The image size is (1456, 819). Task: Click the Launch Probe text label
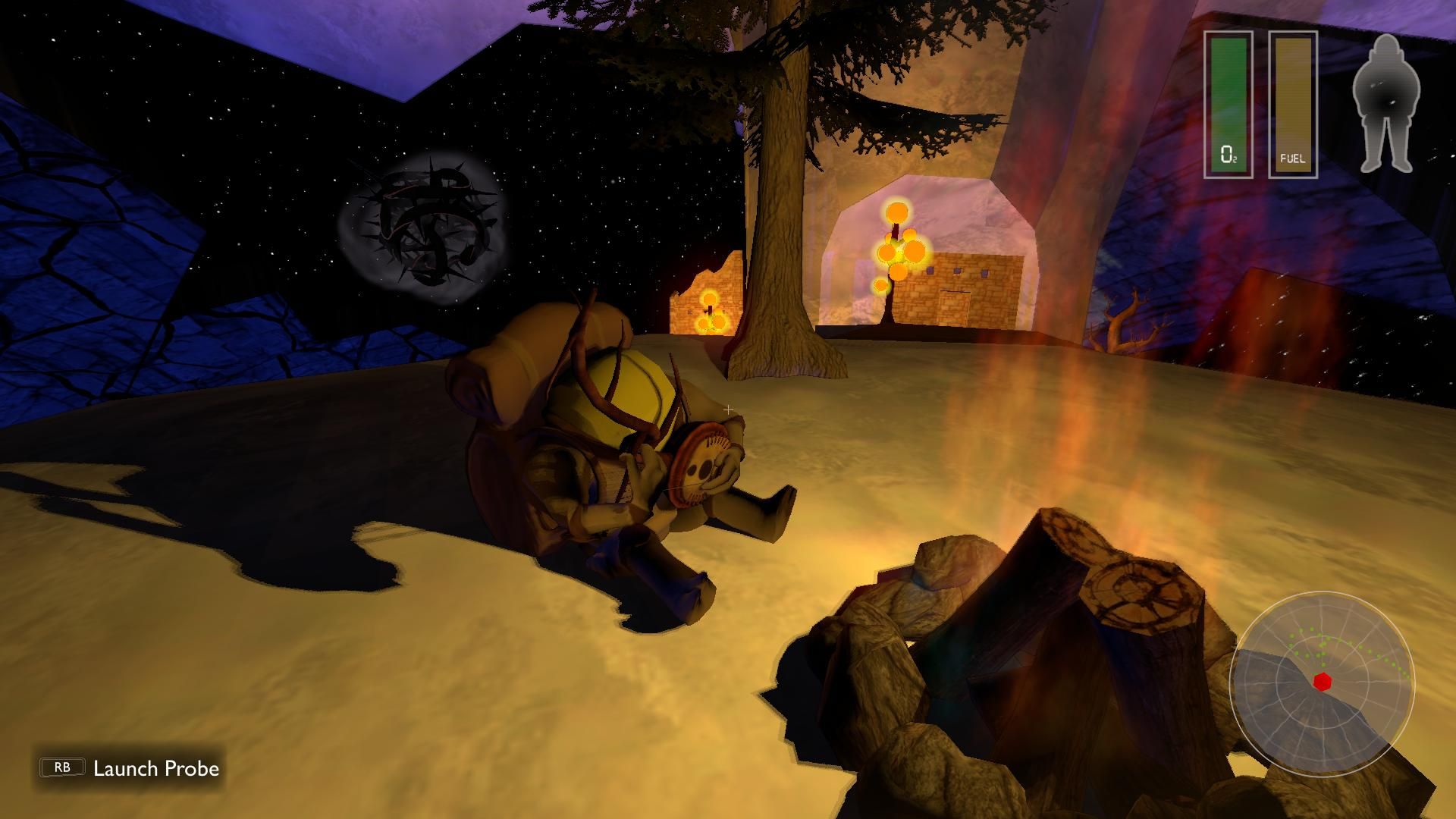click(x=155, y=768)
